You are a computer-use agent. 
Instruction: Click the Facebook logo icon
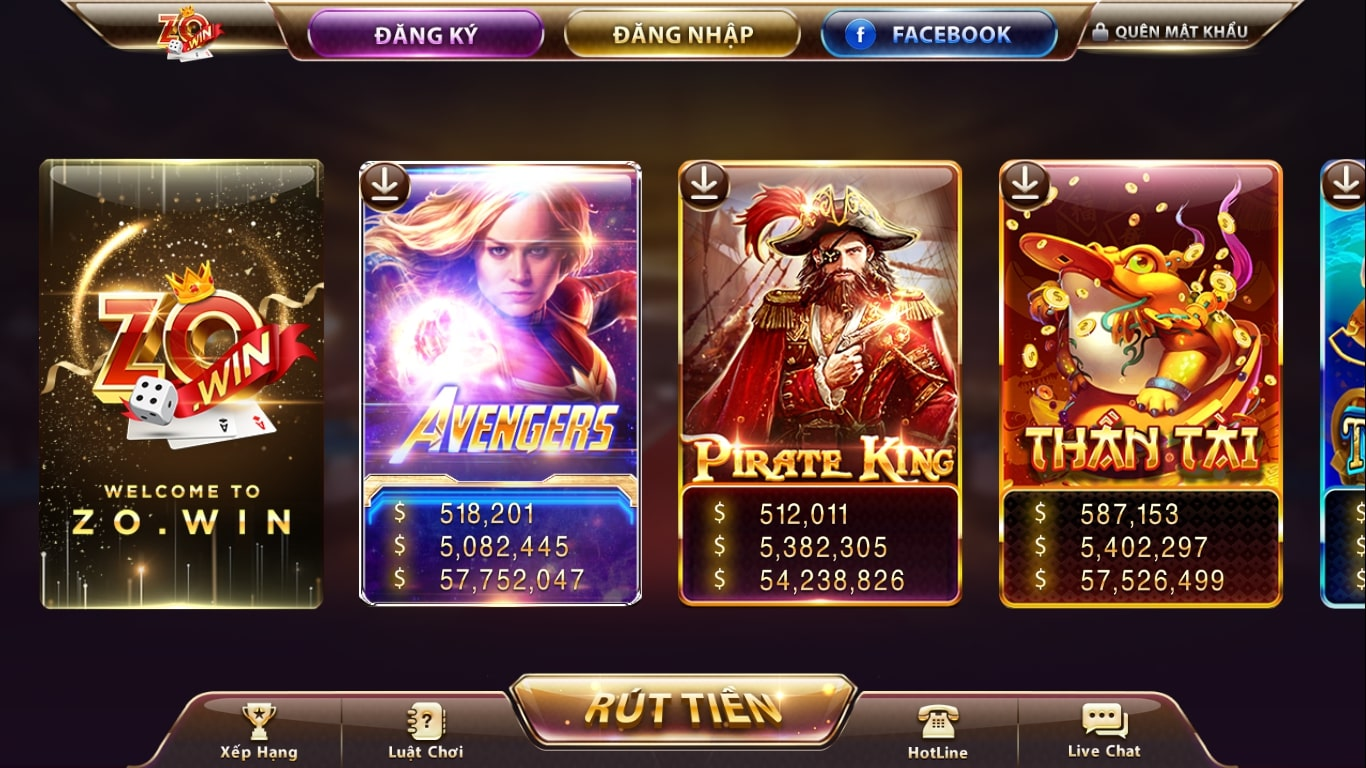[861, 33]
